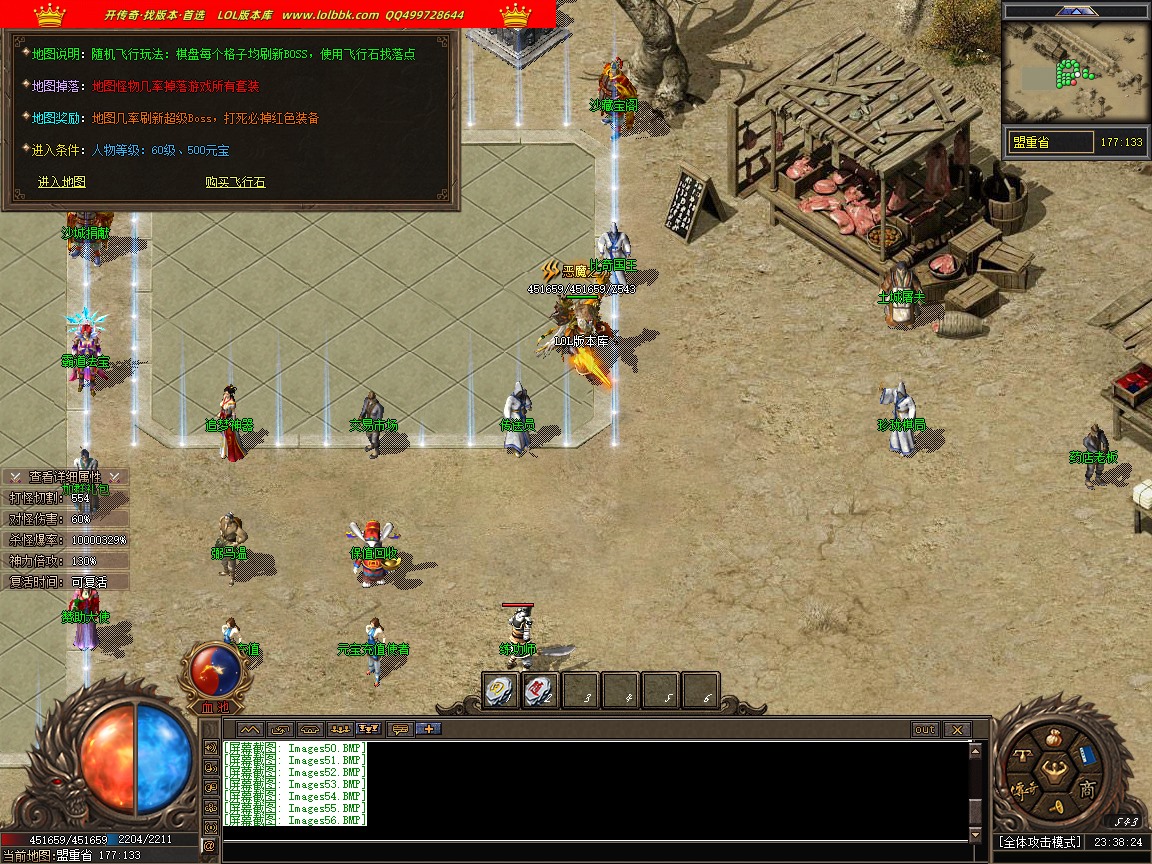Use the scroll in hotbar slot 2

tap(540, 690)
